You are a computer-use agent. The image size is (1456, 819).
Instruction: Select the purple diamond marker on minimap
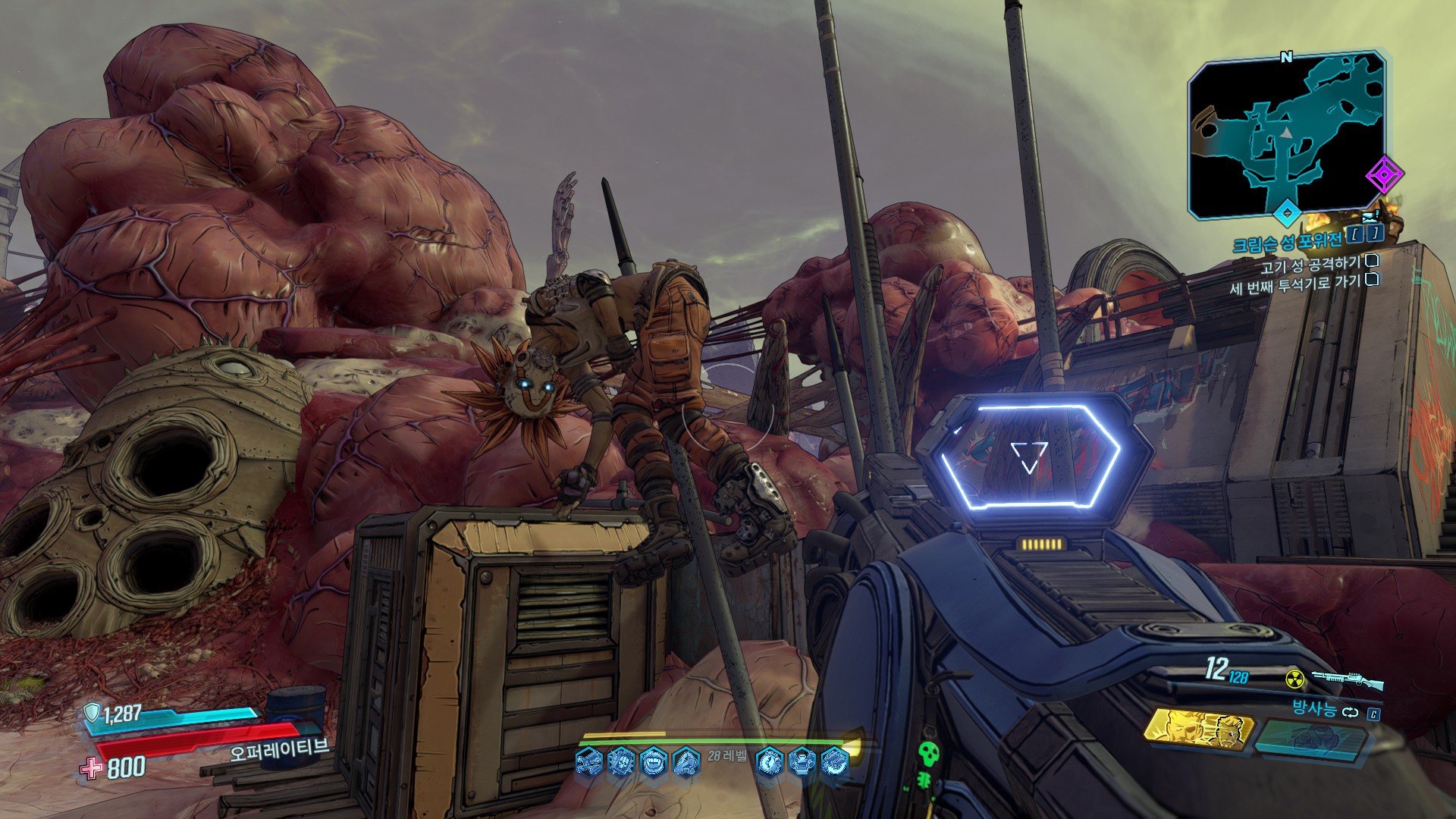point(1385,176)
